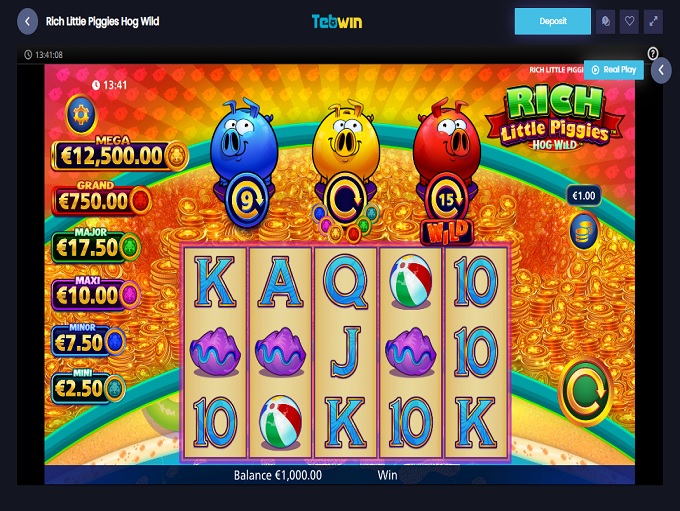
Task: Go back using the top-left arrow
Action: [27, 21]
